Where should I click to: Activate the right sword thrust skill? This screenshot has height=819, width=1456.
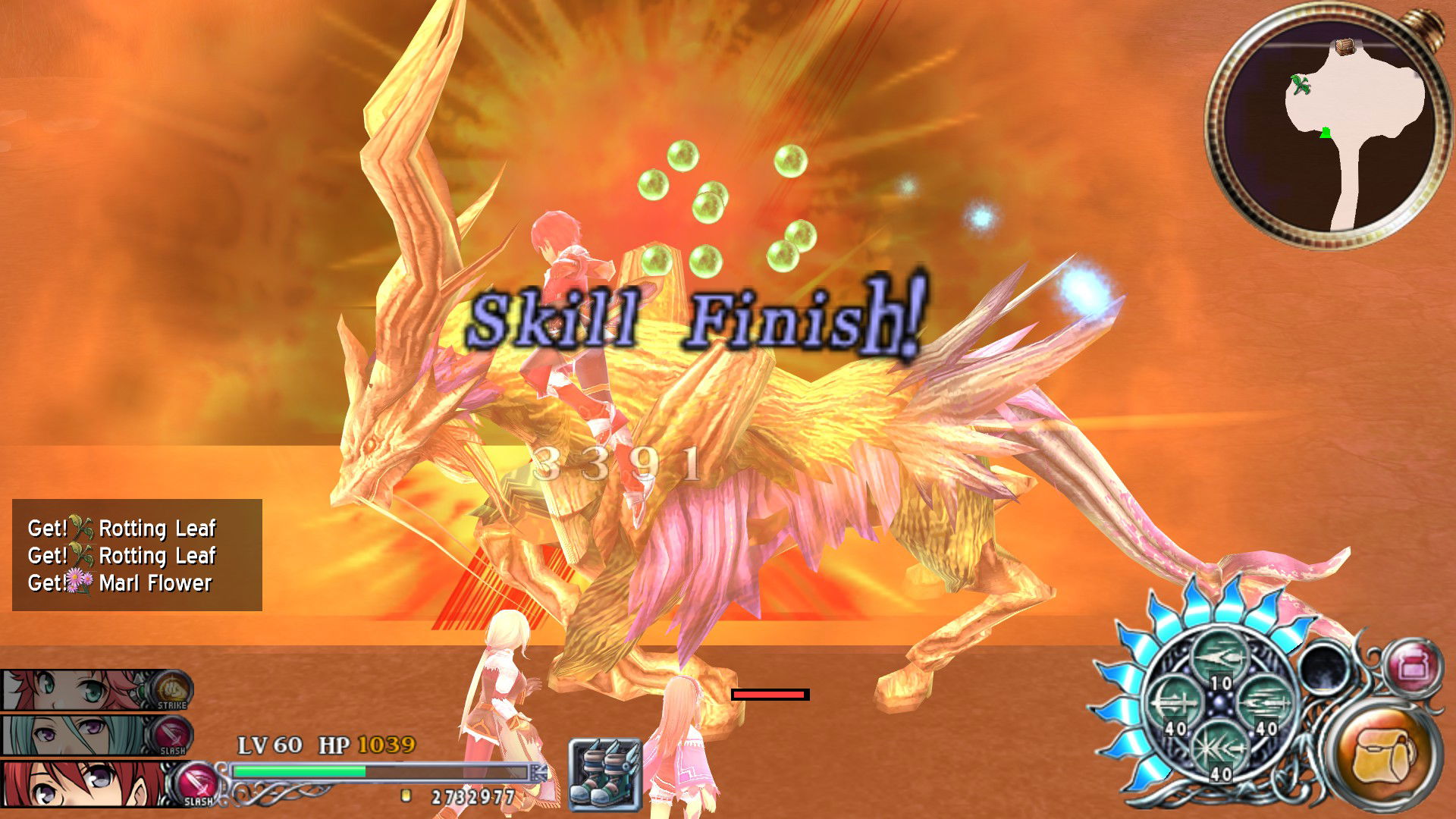1264,704
